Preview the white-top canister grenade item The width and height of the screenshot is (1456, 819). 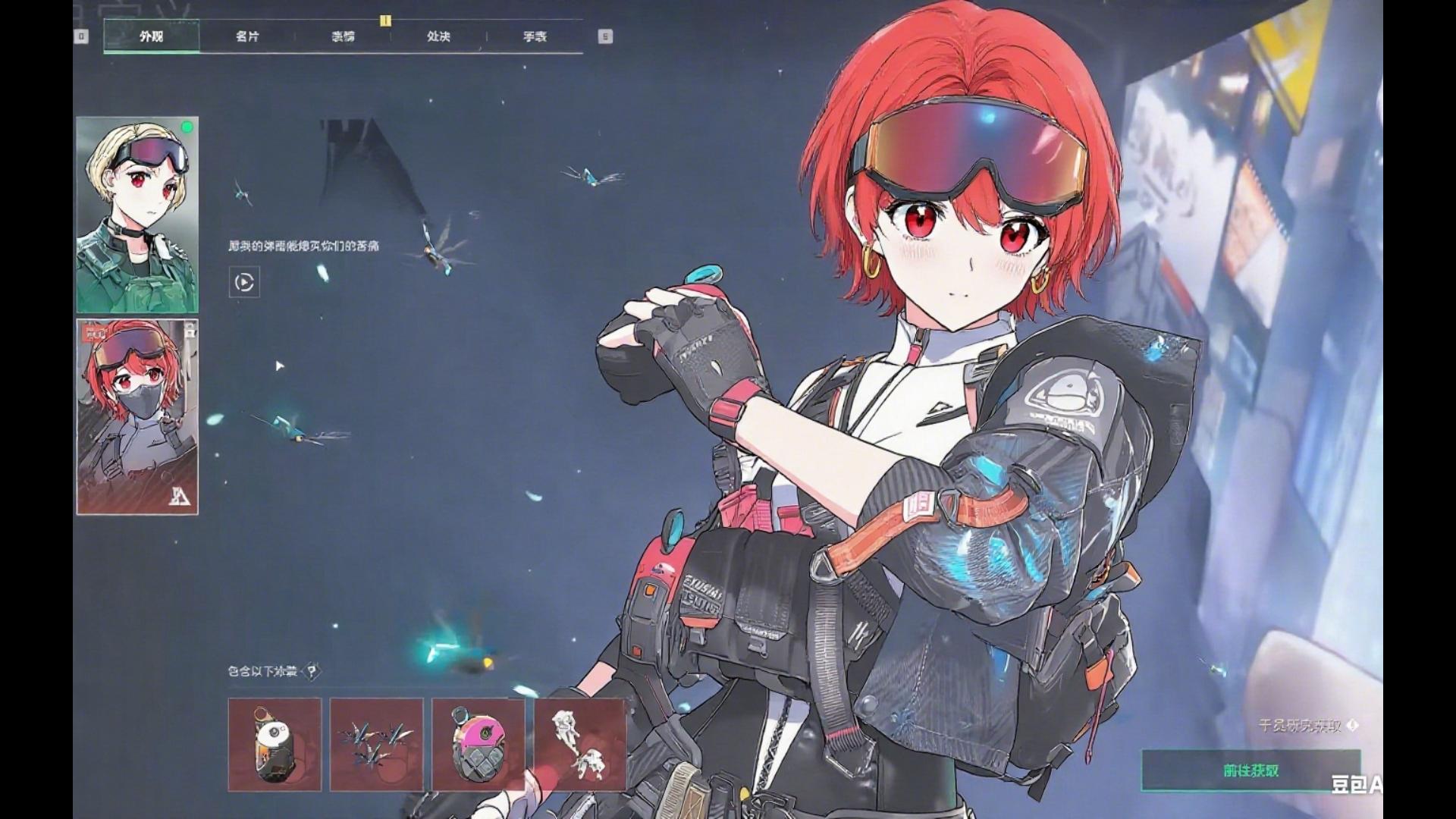pos(275,745)
